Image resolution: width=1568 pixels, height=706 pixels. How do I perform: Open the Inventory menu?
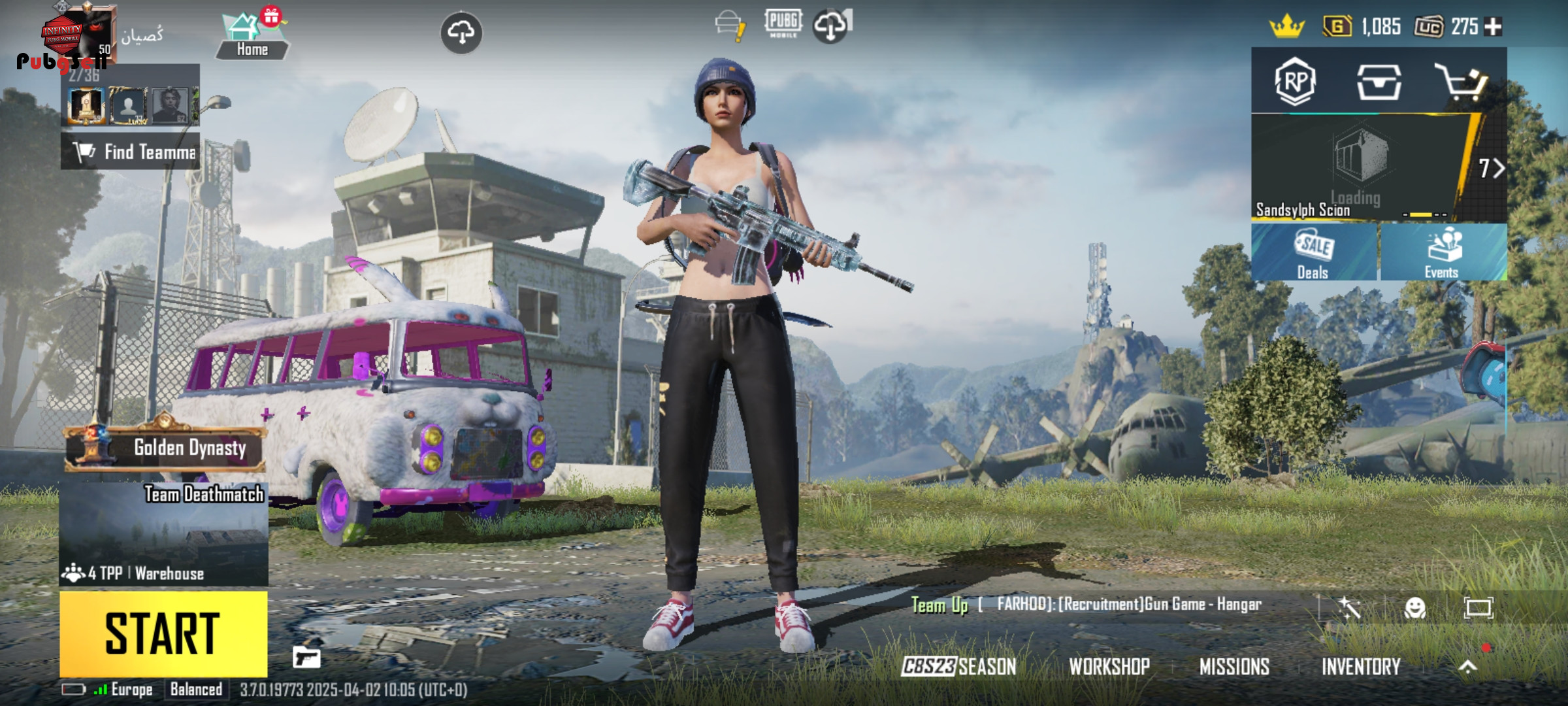pos(1361,666)
